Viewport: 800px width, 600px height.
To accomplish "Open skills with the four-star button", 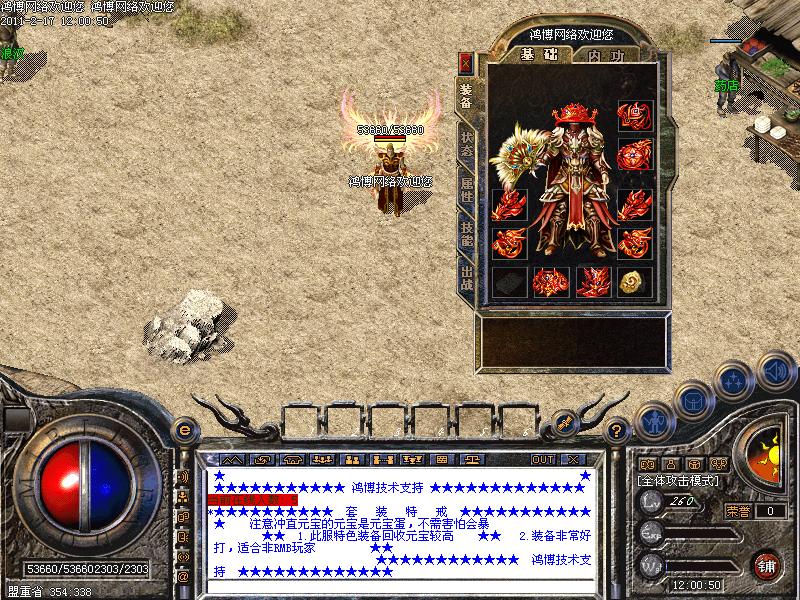I will [x=735, y=380].
